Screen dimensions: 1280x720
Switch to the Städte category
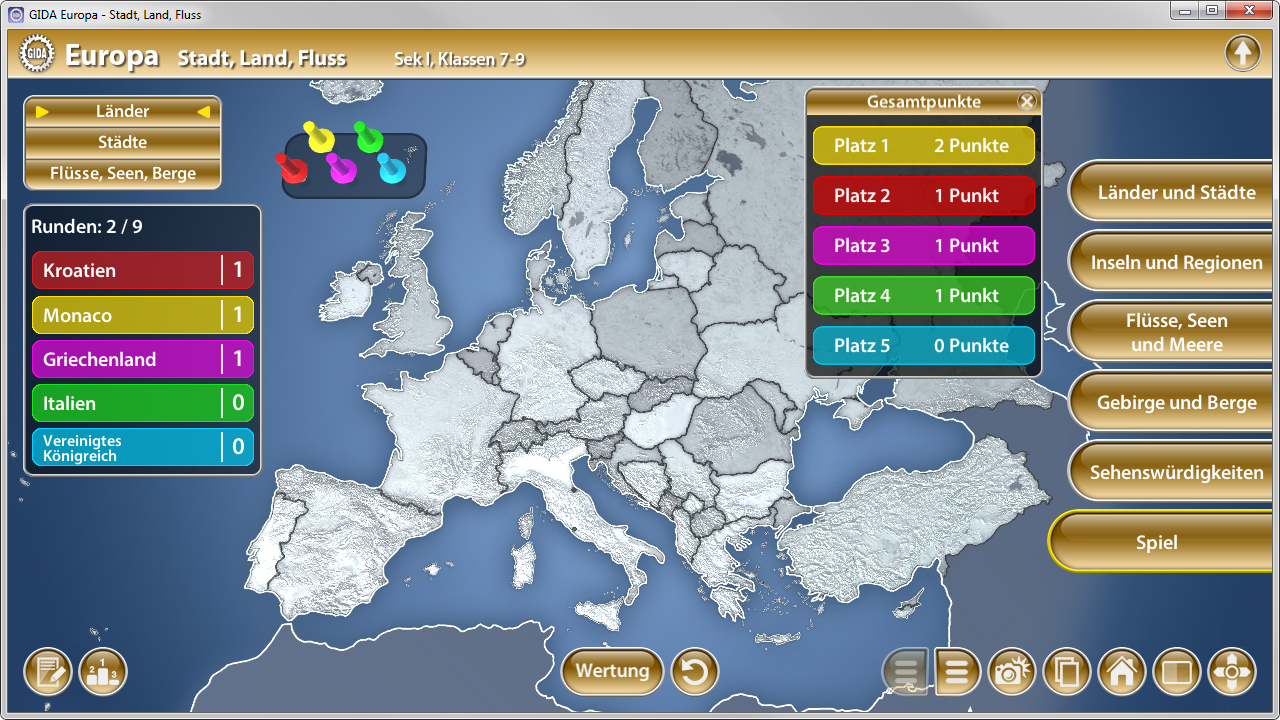[x=122, y=142]
